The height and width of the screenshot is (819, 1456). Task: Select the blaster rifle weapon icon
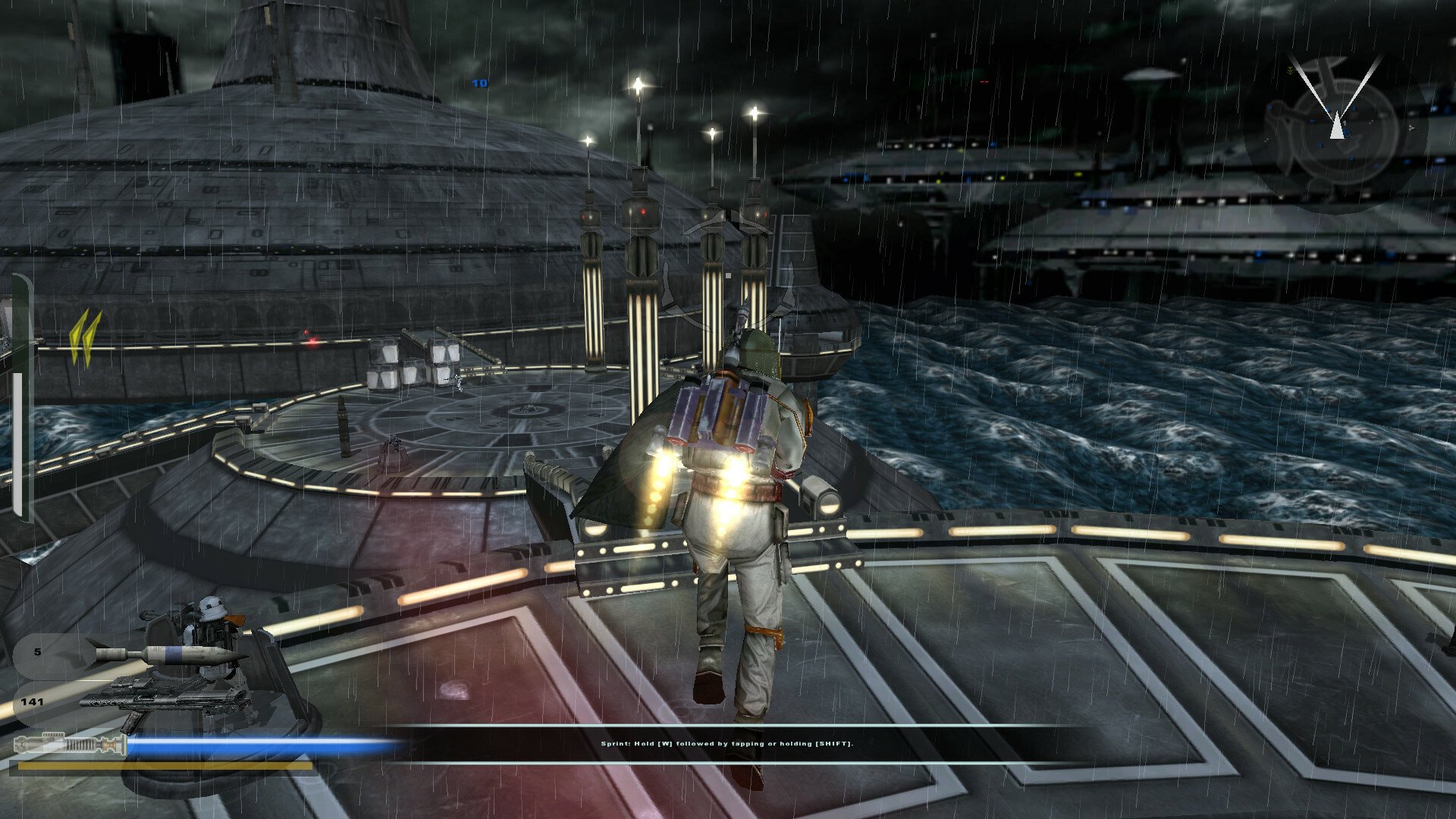[x=165, y=698]
